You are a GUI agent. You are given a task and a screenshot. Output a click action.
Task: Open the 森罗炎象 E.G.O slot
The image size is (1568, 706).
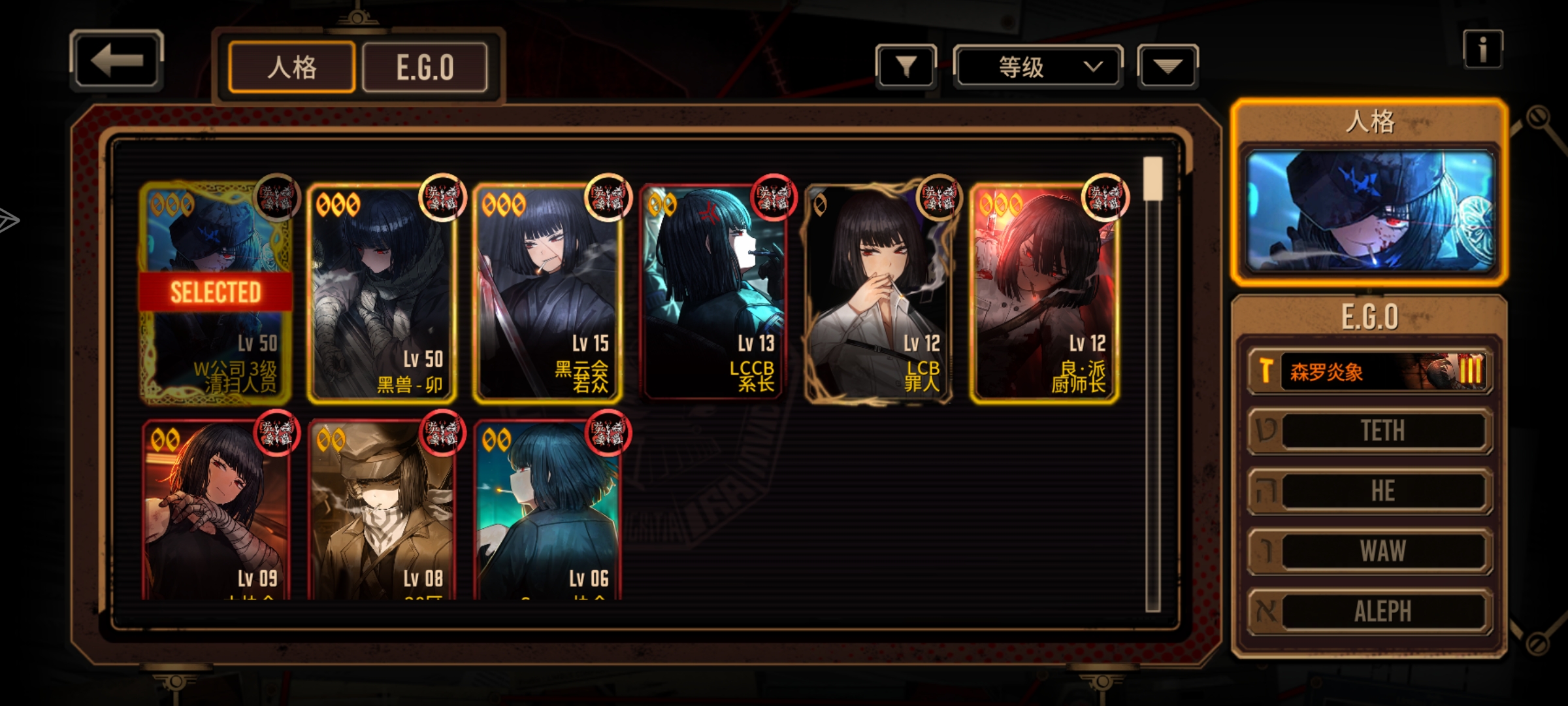1370,371
